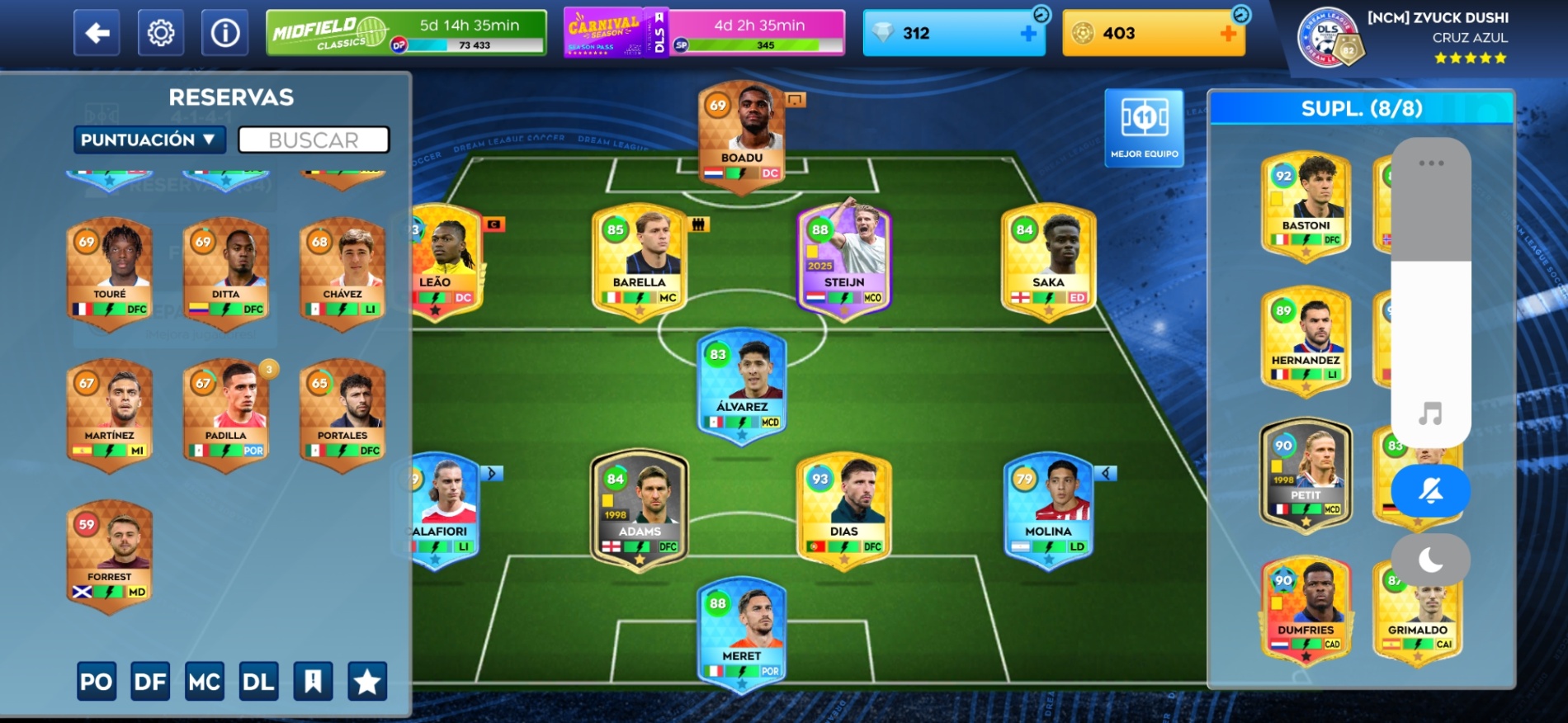Switch to the DF position filter
Viewport: 1568px width, 723px height.
point(150,682)
